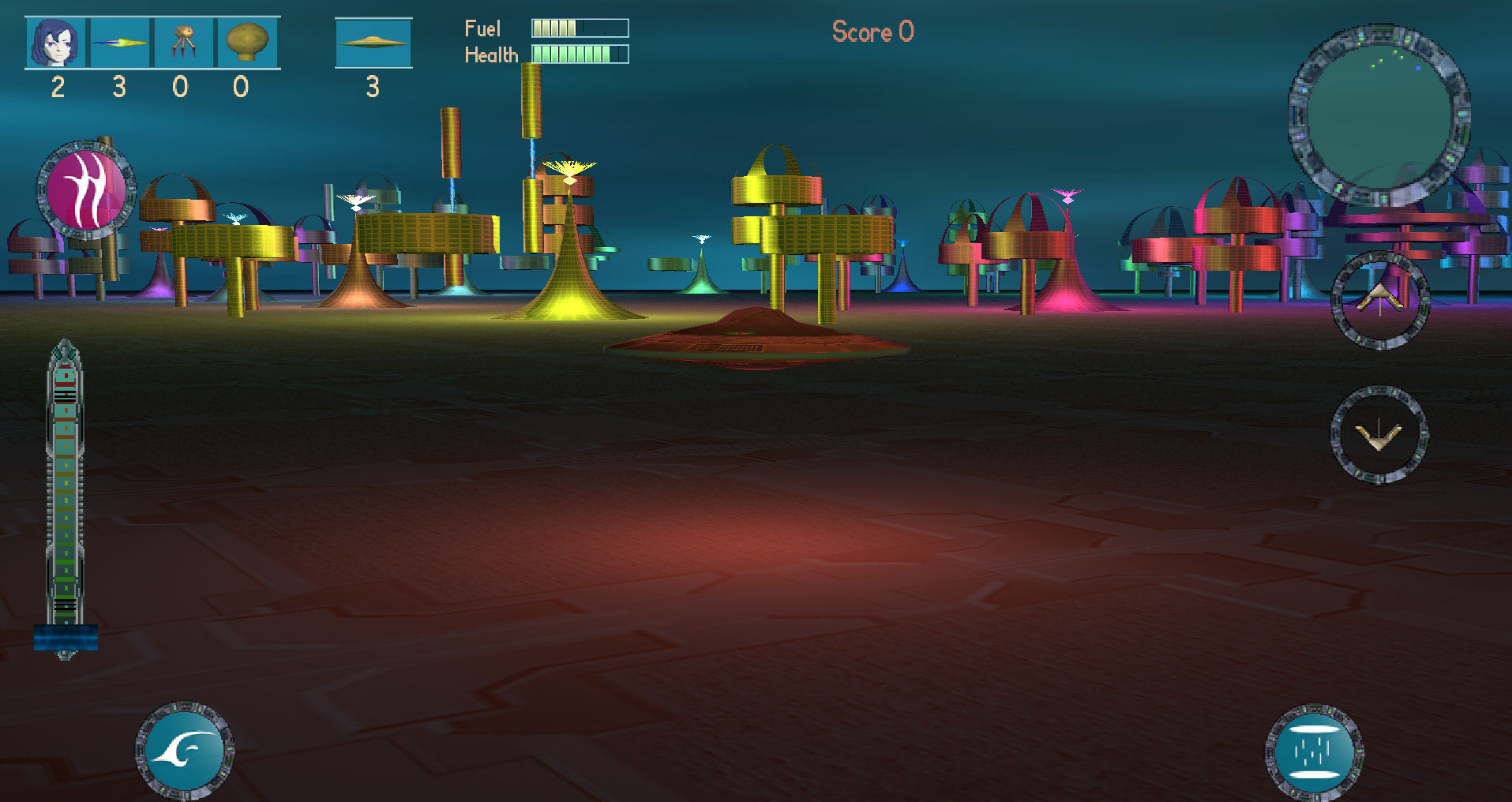This screenshot has height=802, width=1512.
Task: Tap the pink swirl round button
Action: 85,189
